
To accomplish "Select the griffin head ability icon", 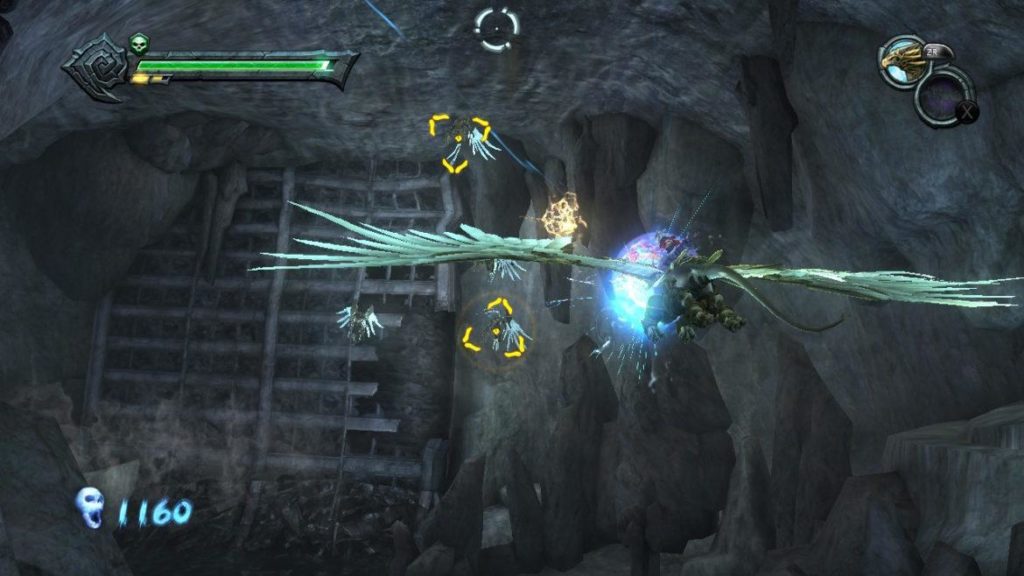I will (902, 60).
